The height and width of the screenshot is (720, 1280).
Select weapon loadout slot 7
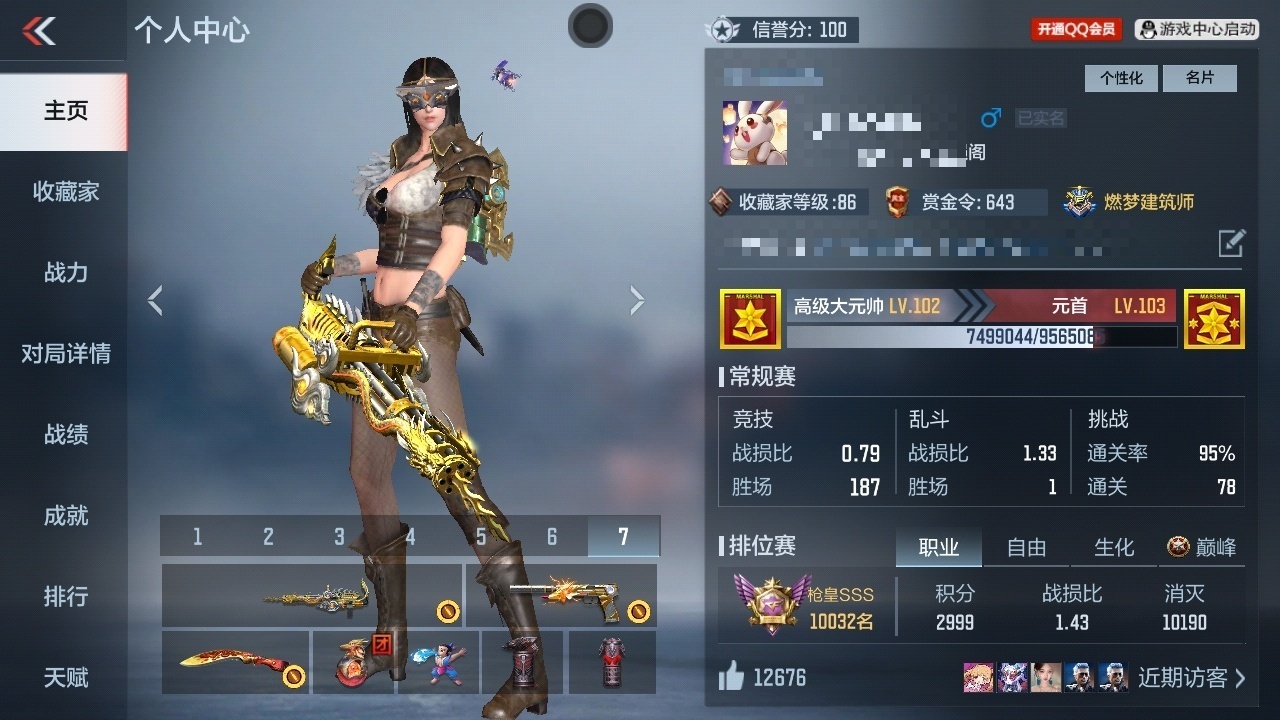coord(622,536)
